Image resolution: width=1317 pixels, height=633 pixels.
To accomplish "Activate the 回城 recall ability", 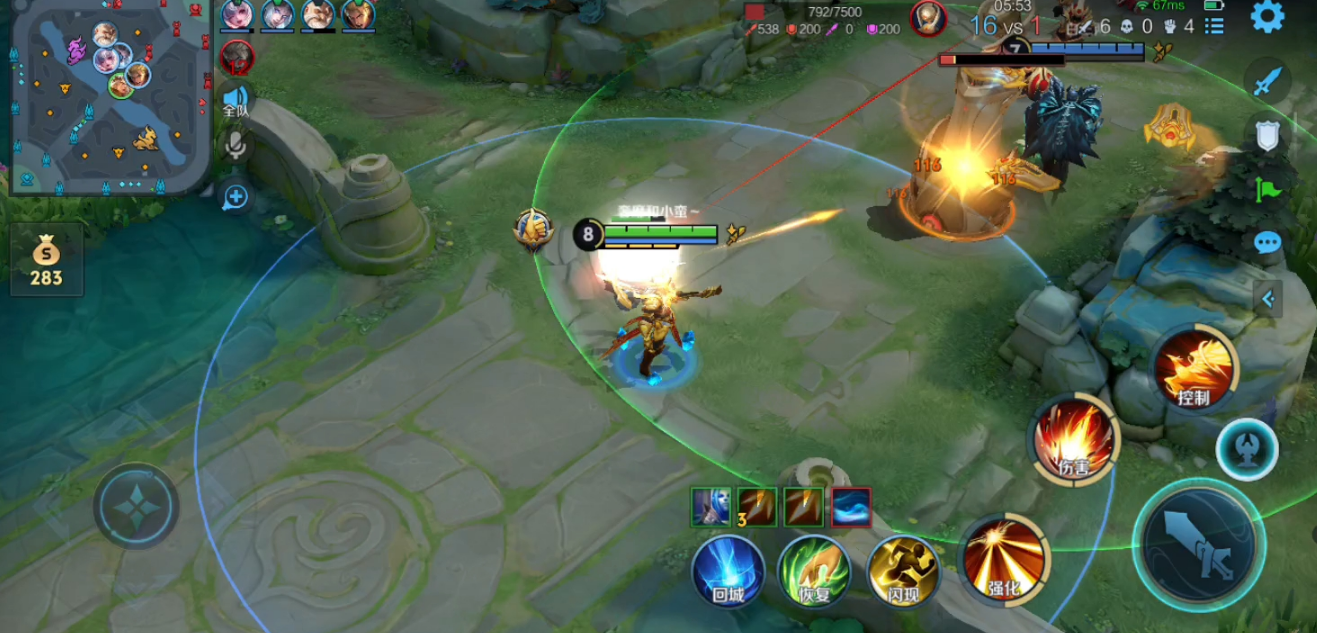I will [x=728, y=571].
